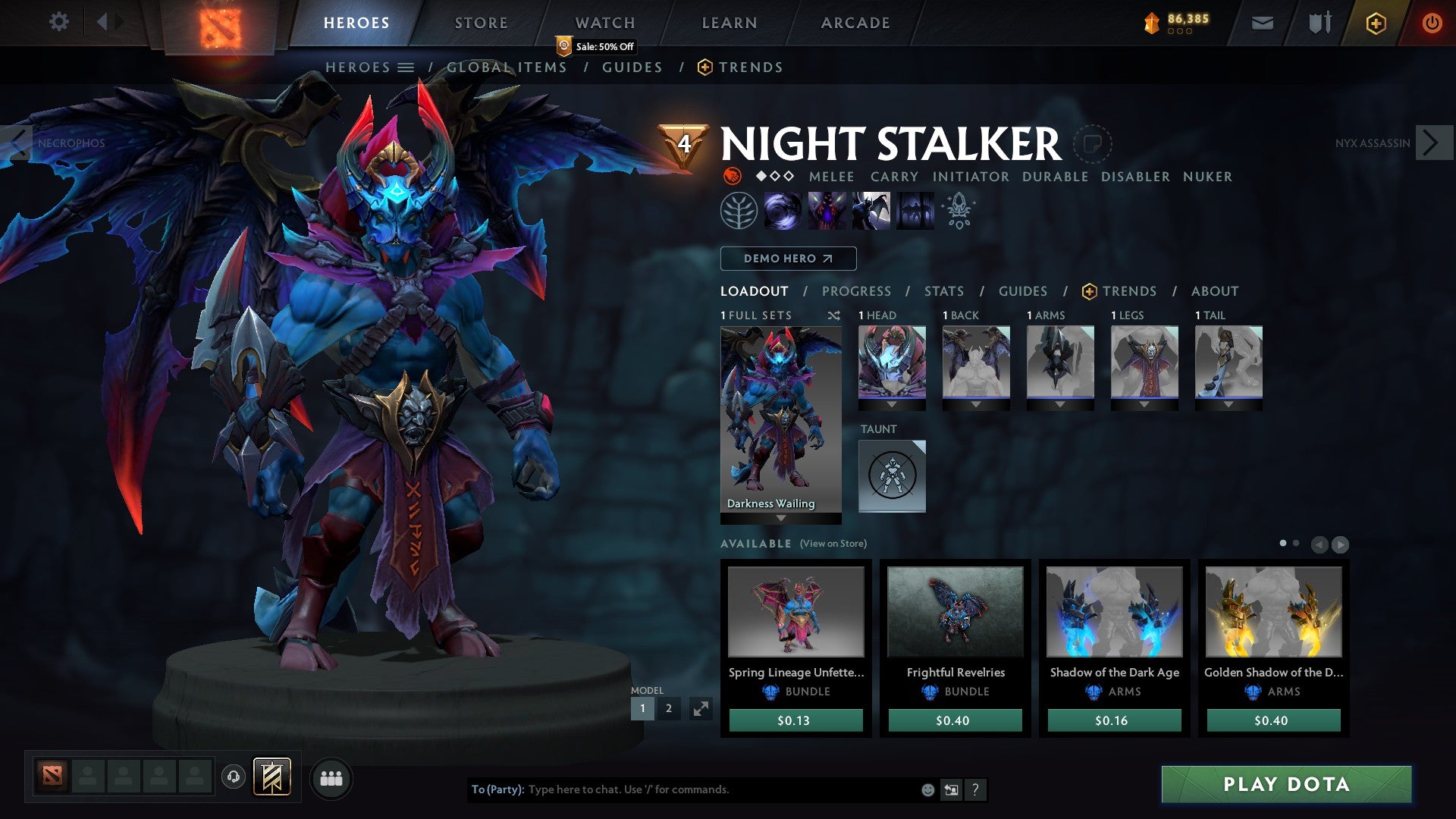Screen dimensions: 1456x819
Task: Select model slot 1
Action: (x=642, y=708)
